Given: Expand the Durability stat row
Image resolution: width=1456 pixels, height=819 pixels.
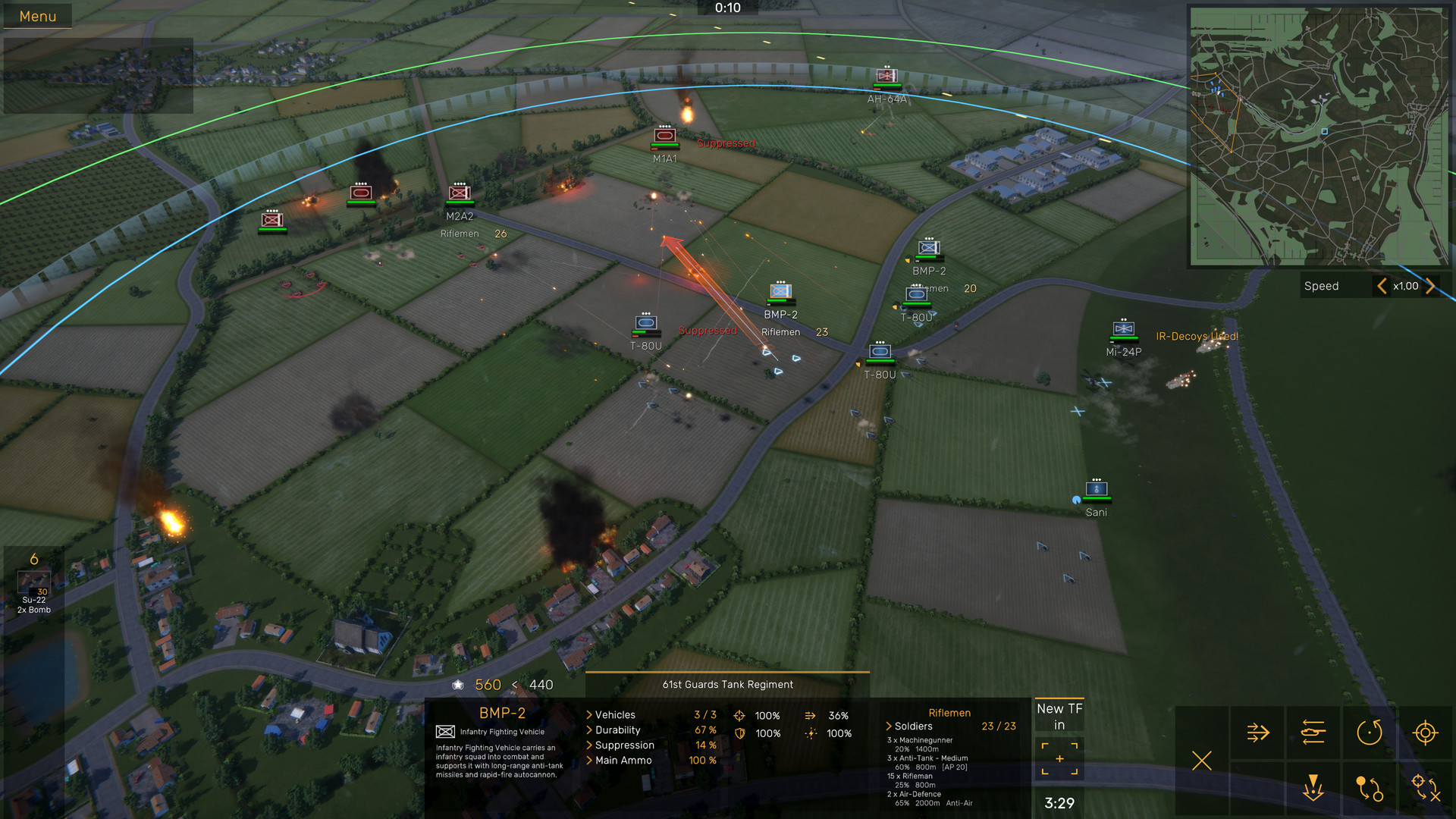Looking at the screenshot, I should tap(588, 730).
